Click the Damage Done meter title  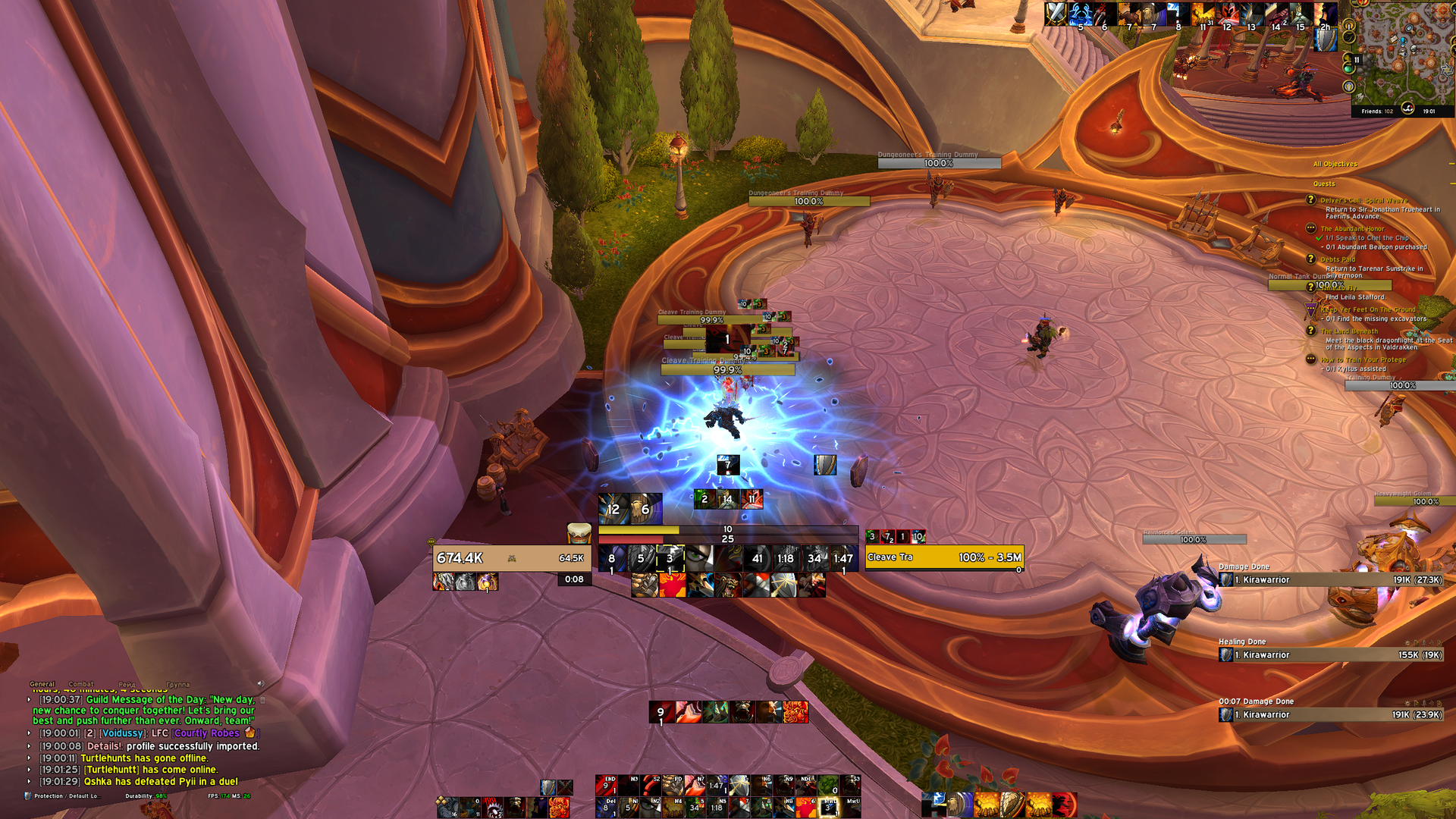coord(1244,566)
